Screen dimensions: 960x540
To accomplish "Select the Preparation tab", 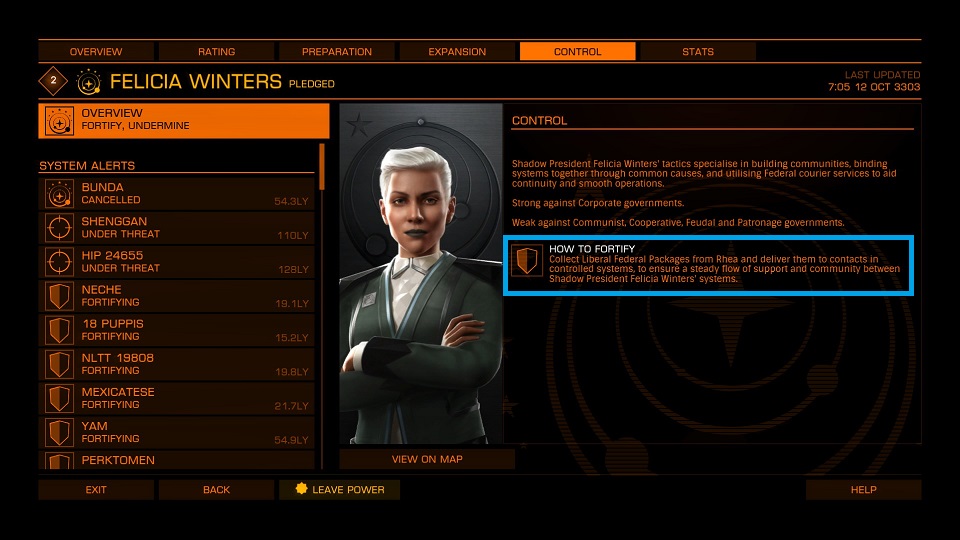I will (x=337, y=52).
